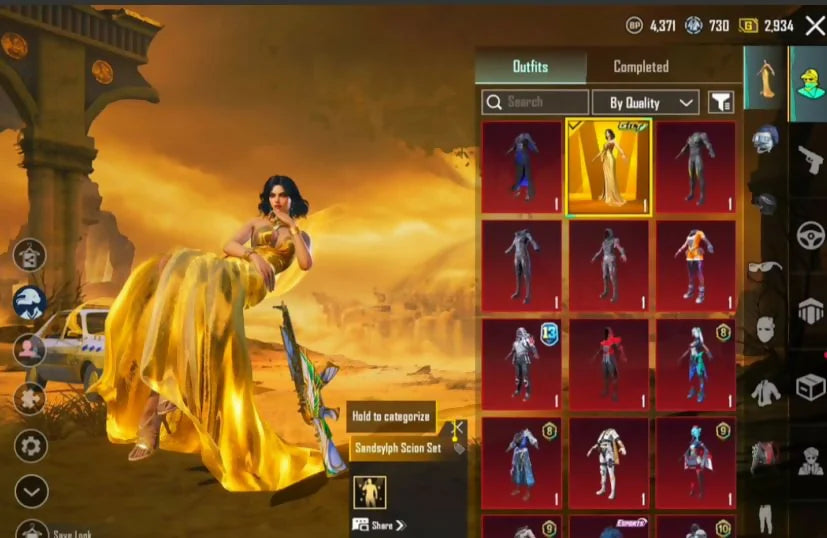This screenshot has height=538, width=827.
Task: Share the Sandsylph Scion Set
Action: (x=380, y=525)
